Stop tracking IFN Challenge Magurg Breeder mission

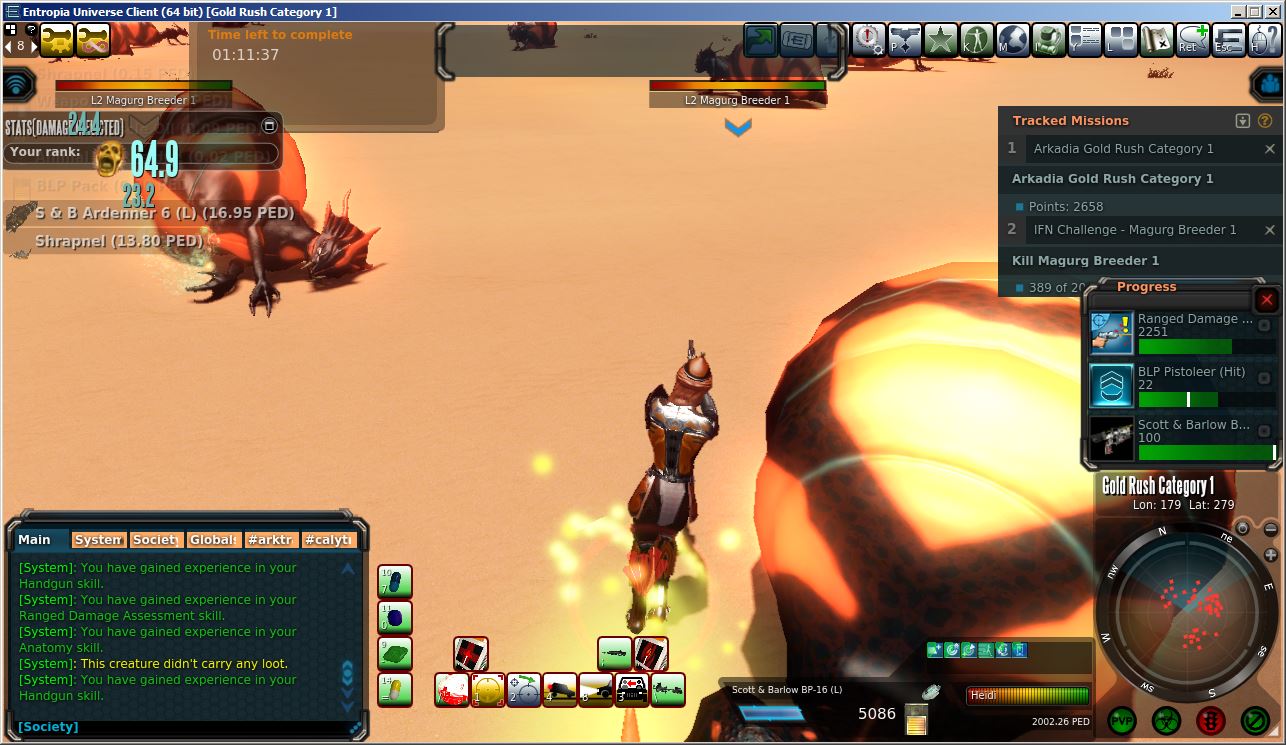1270,230
